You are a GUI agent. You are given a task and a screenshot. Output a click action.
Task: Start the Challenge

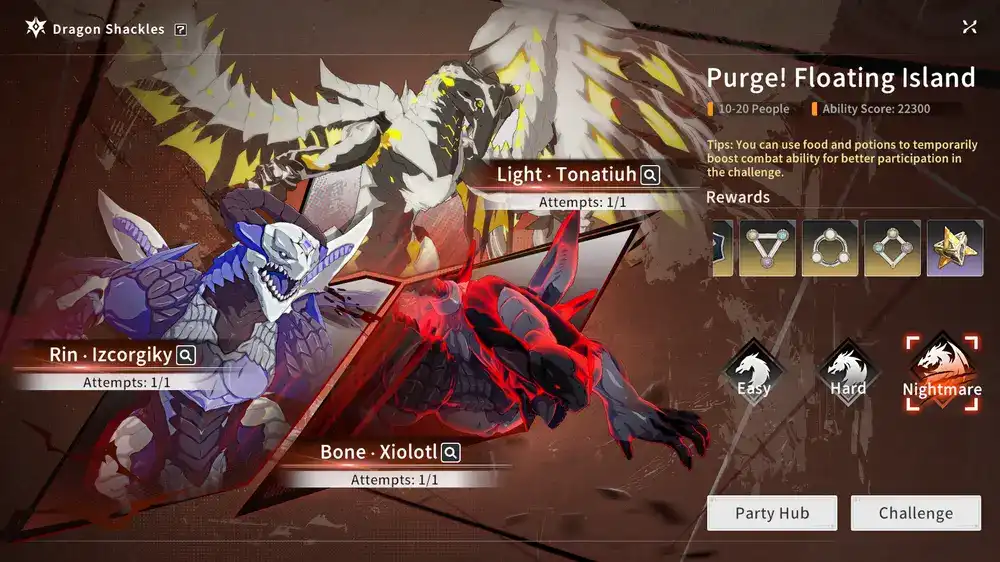coord(916,513)
